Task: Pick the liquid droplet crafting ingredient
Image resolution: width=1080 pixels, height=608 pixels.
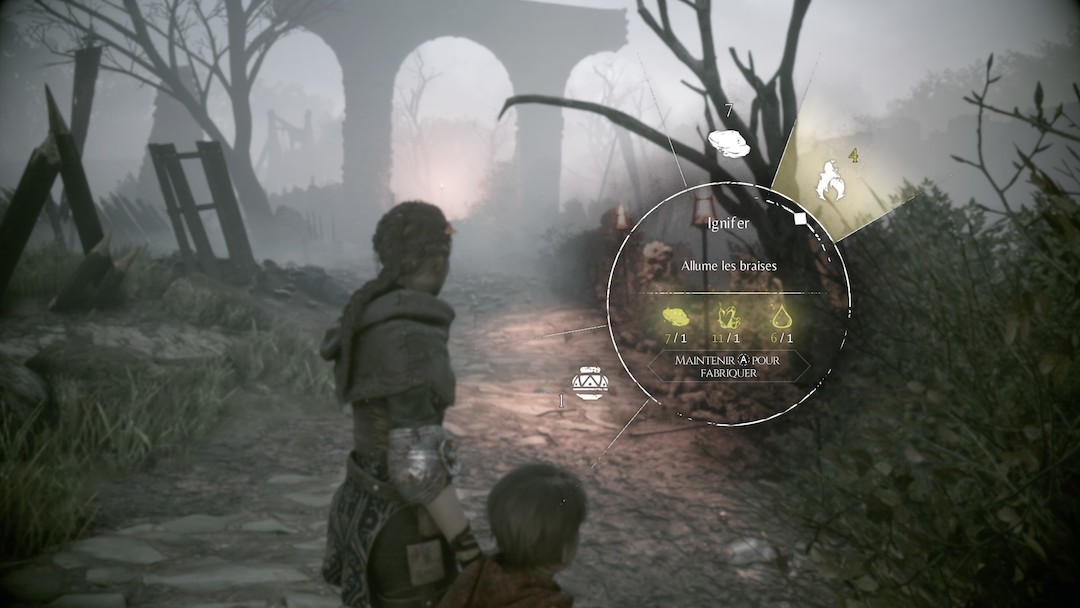Action: [781, 317]
